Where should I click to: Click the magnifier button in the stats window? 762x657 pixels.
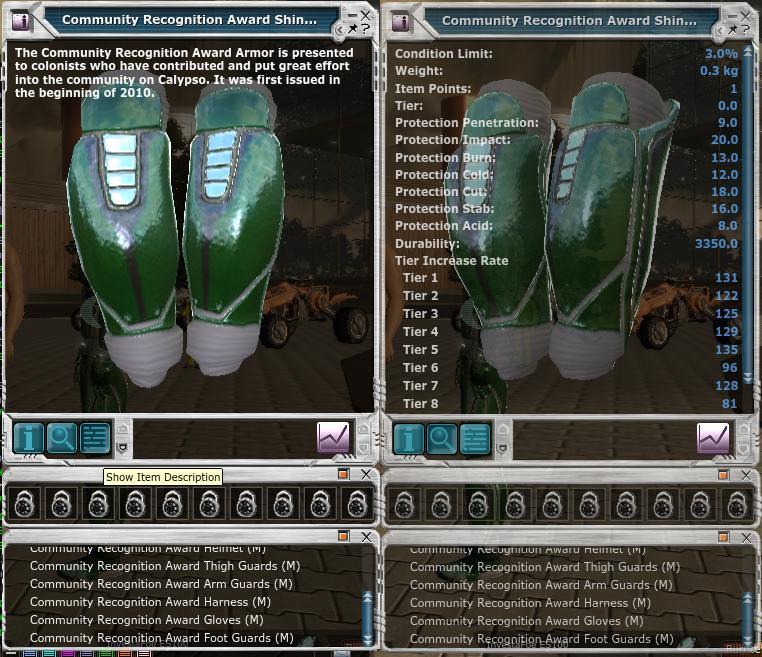click(x=441, y=438)
